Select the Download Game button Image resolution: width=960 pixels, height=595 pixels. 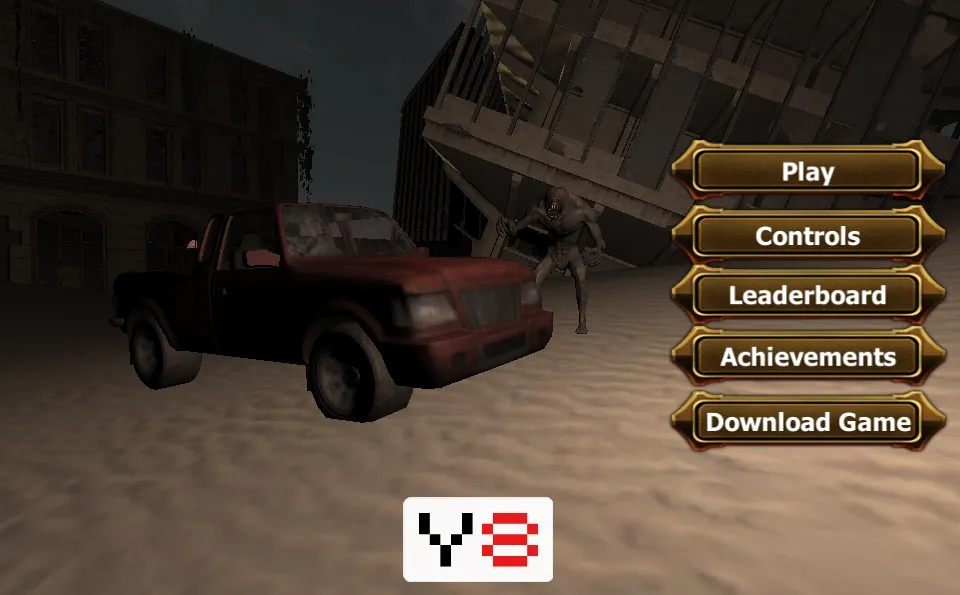pos(807,421)
